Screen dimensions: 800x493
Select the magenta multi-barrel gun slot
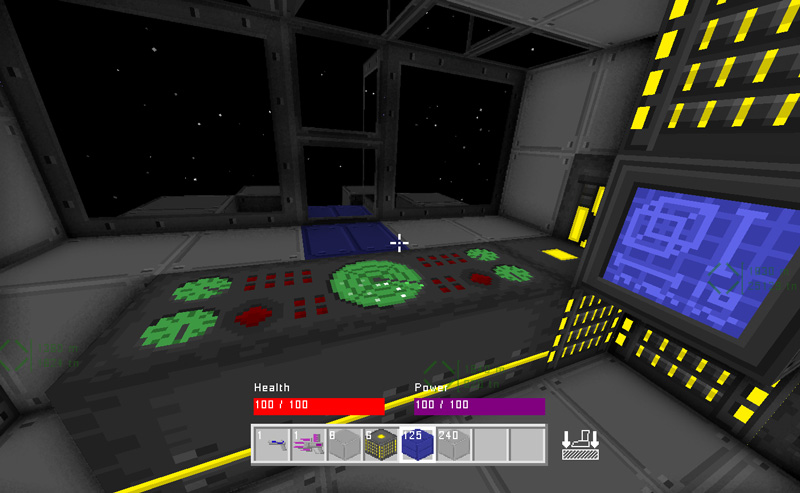308,444
